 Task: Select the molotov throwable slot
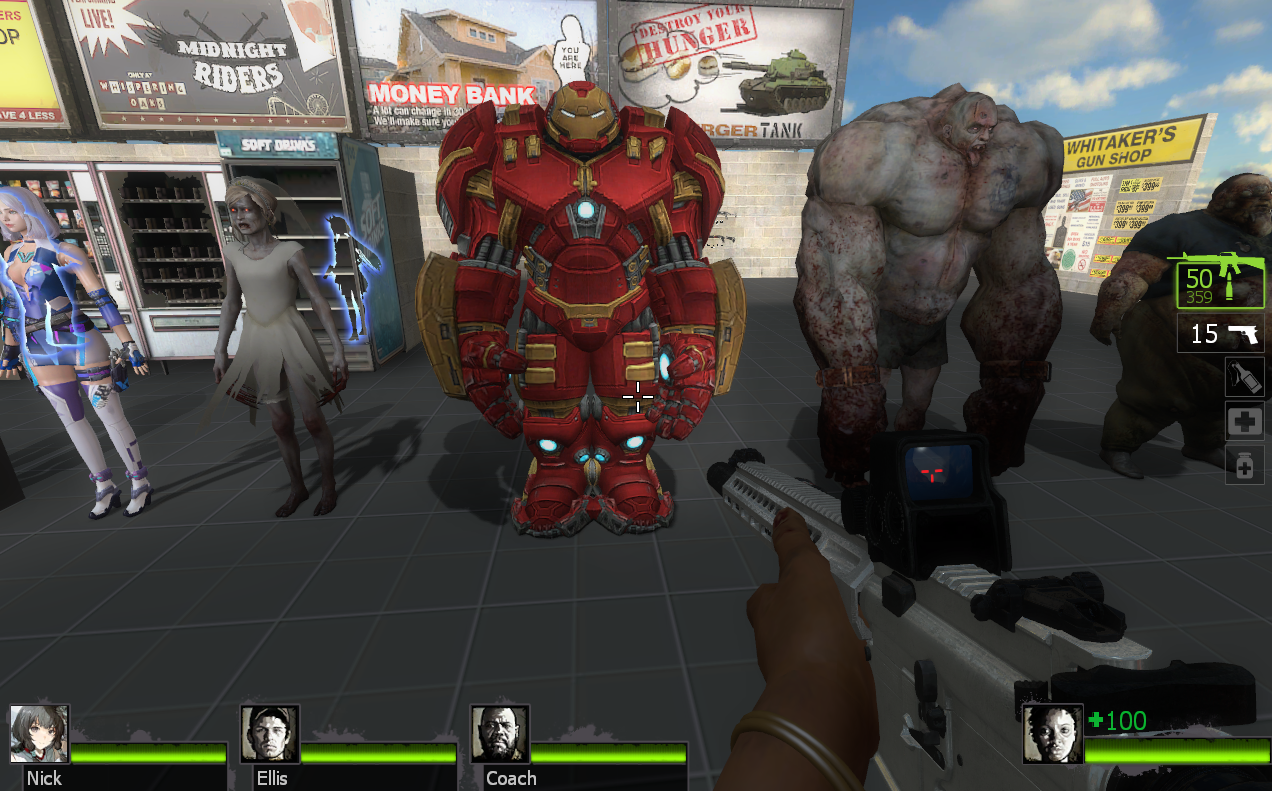[1244, 377]
